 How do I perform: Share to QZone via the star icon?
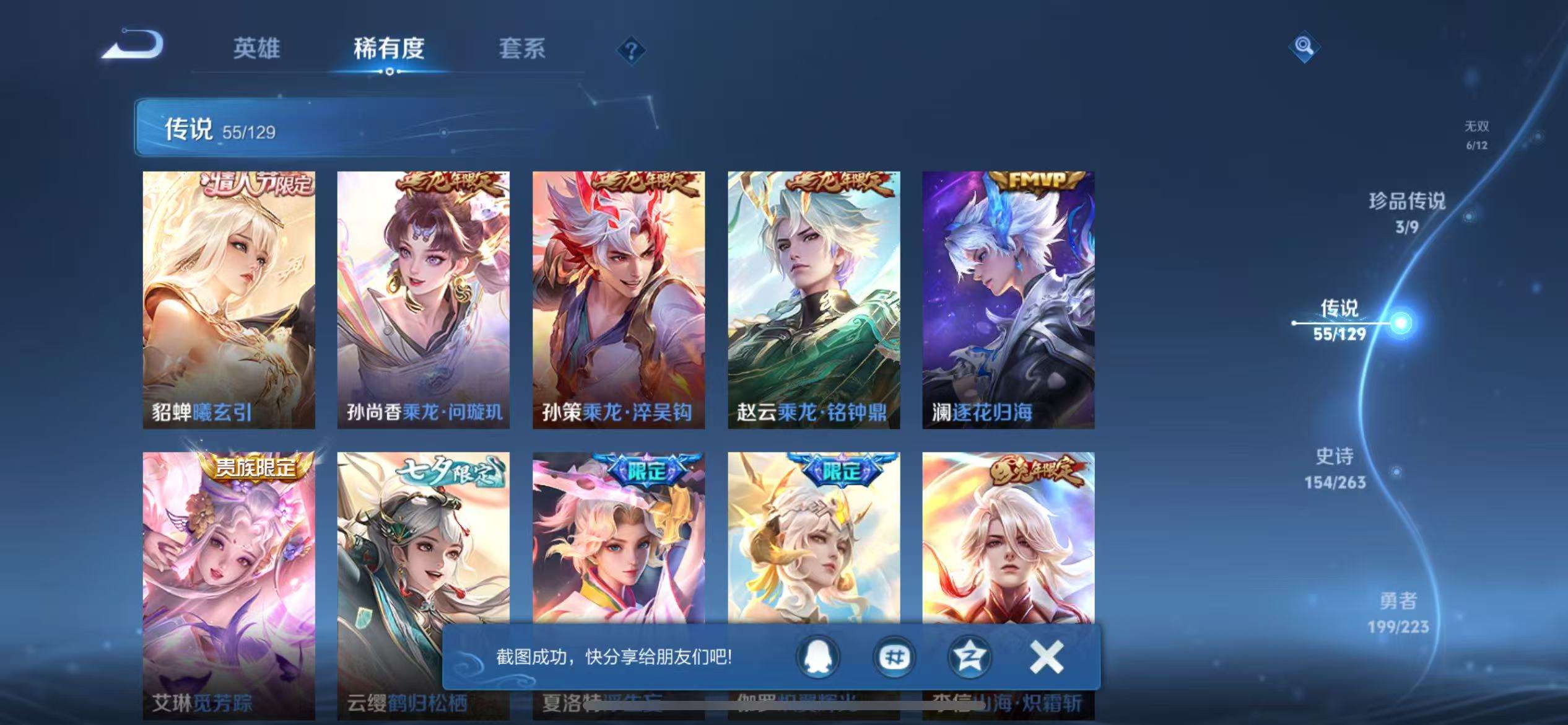click(969, 657)
